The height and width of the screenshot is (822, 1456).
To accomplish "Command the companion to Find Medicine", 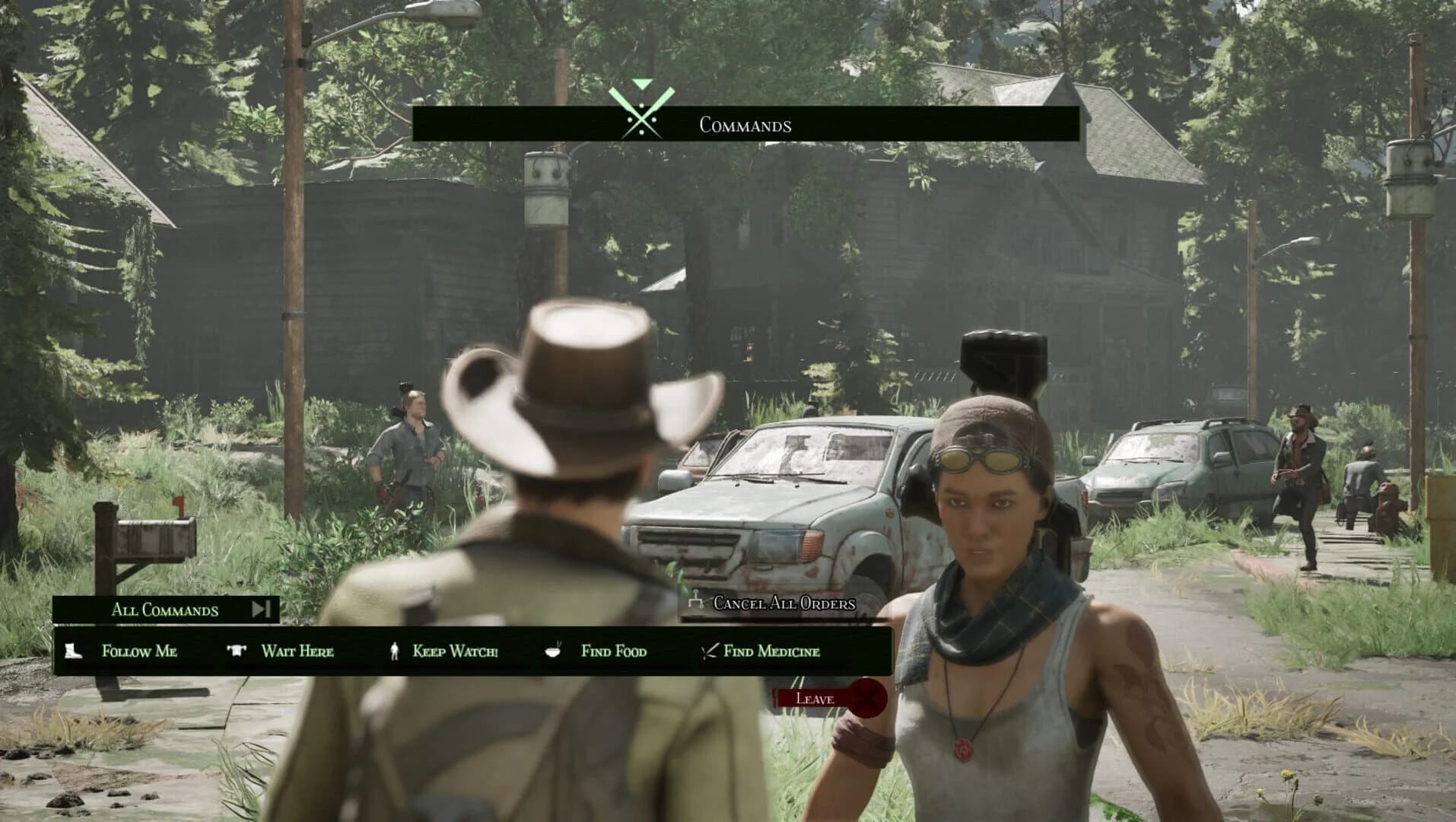I will click(771, 651).
